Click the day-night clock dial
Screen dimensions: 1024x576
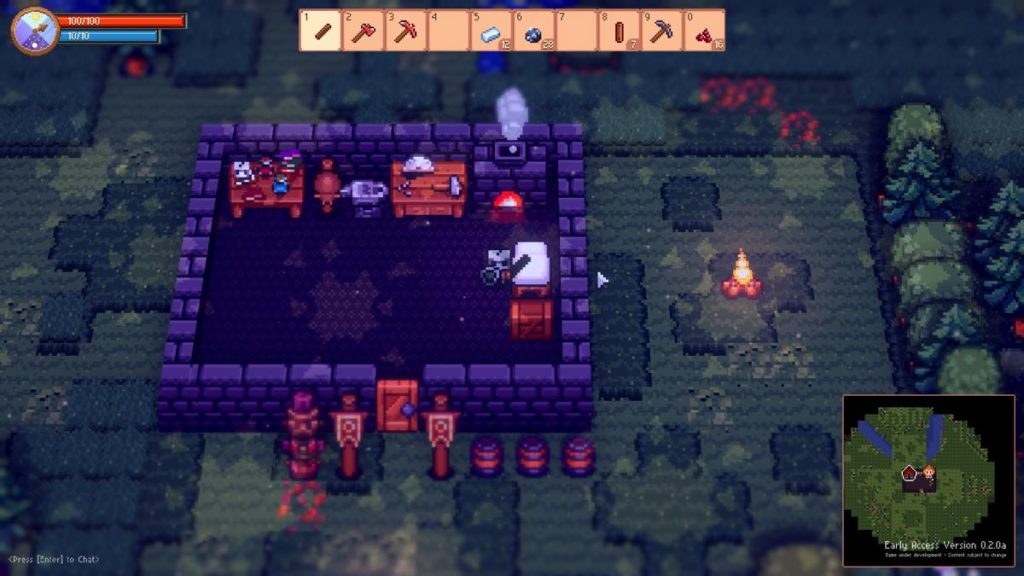(x=34, y=30)
